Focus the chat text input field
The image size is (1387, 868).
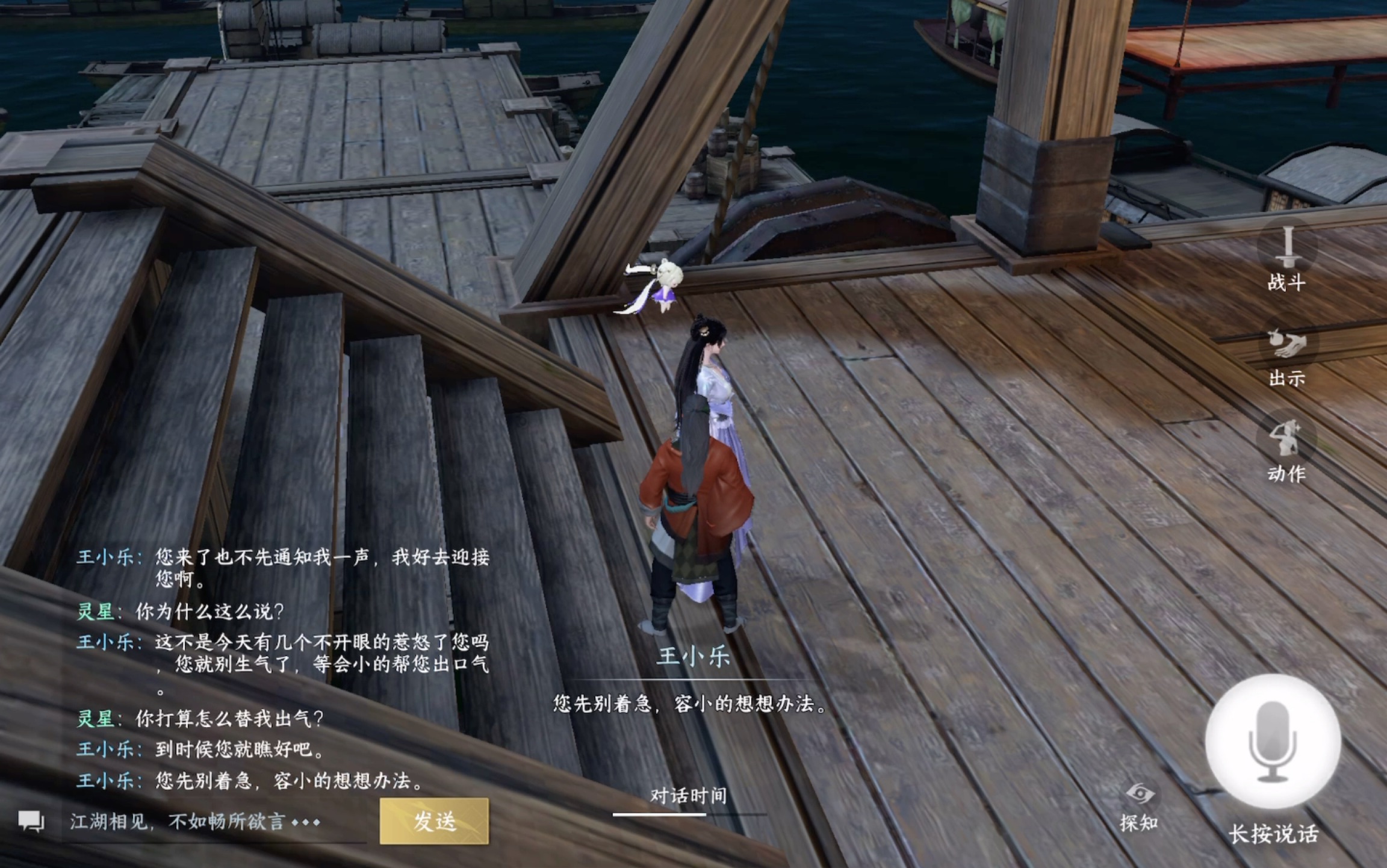coord(214,822)
